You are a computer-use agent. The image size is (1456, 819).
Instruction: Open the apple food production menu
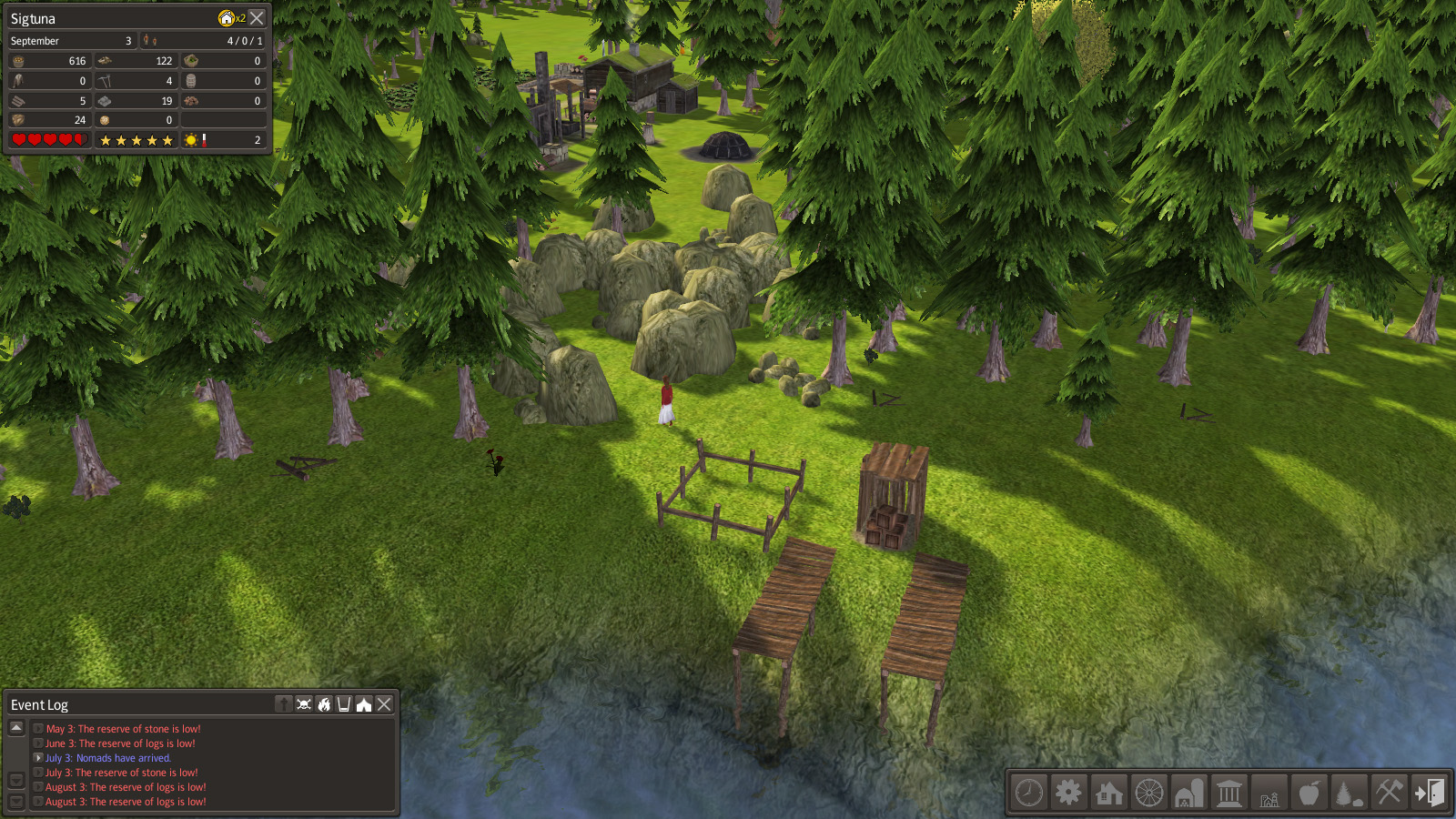(1309, 793)
